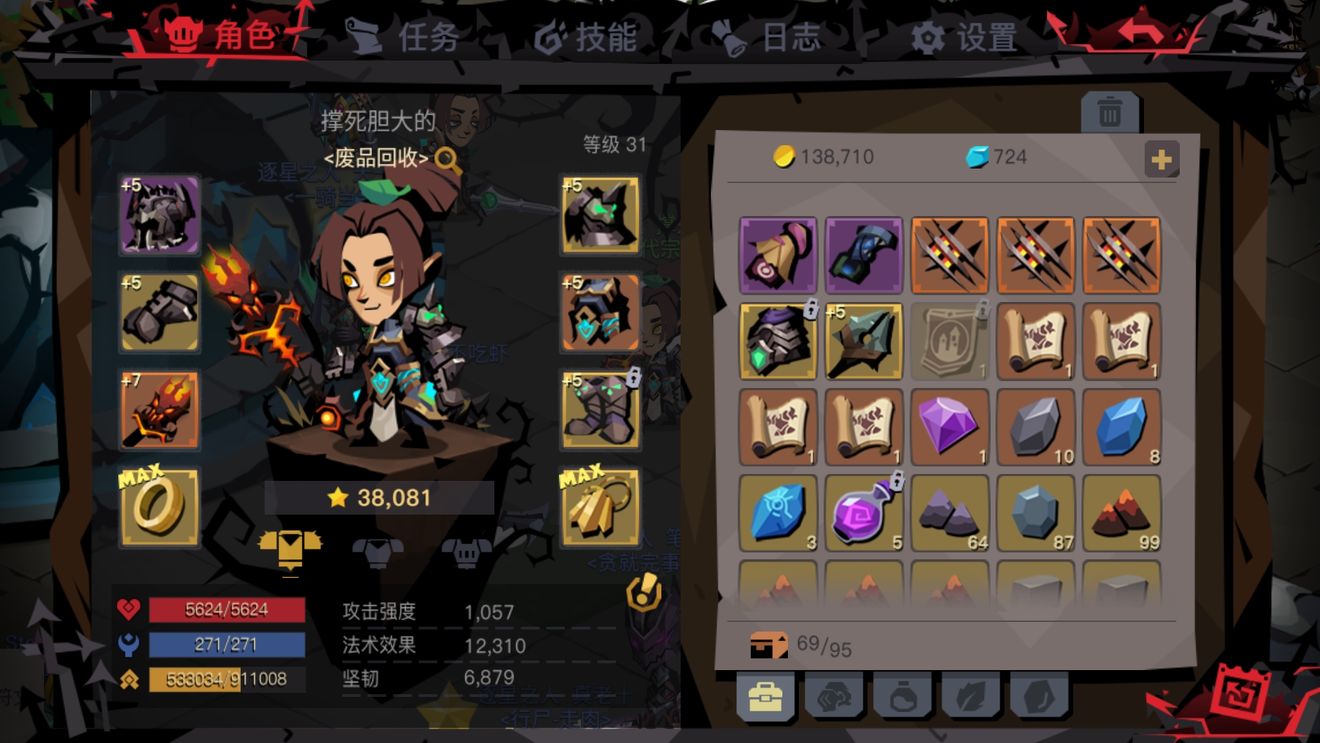The width and height of the screenshot is (1320, 743).
Task: Select the +7 flame sword slot
Action: tap(158, 410)
